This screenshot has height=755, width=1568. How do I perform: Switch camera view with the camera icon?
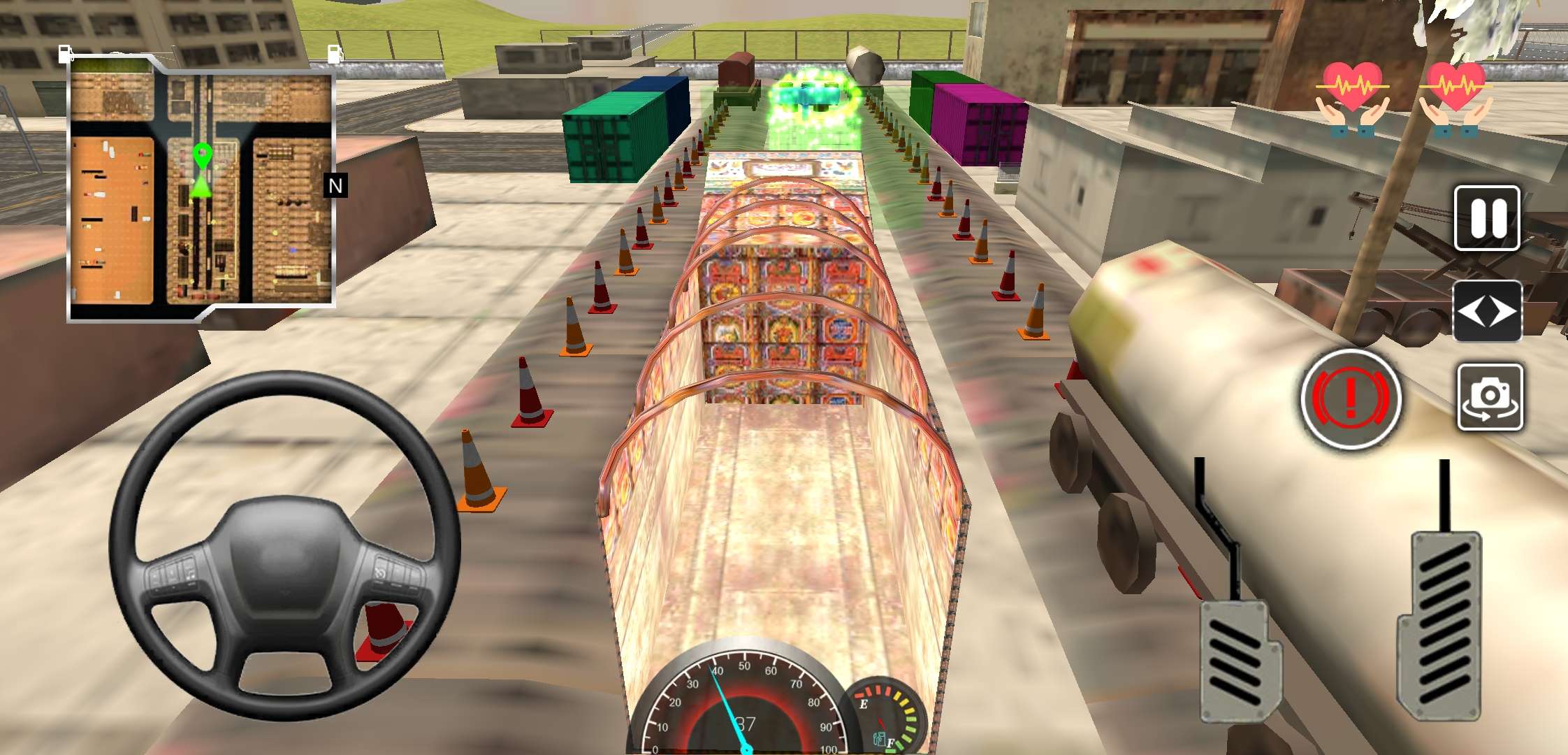click(1490, 397)
